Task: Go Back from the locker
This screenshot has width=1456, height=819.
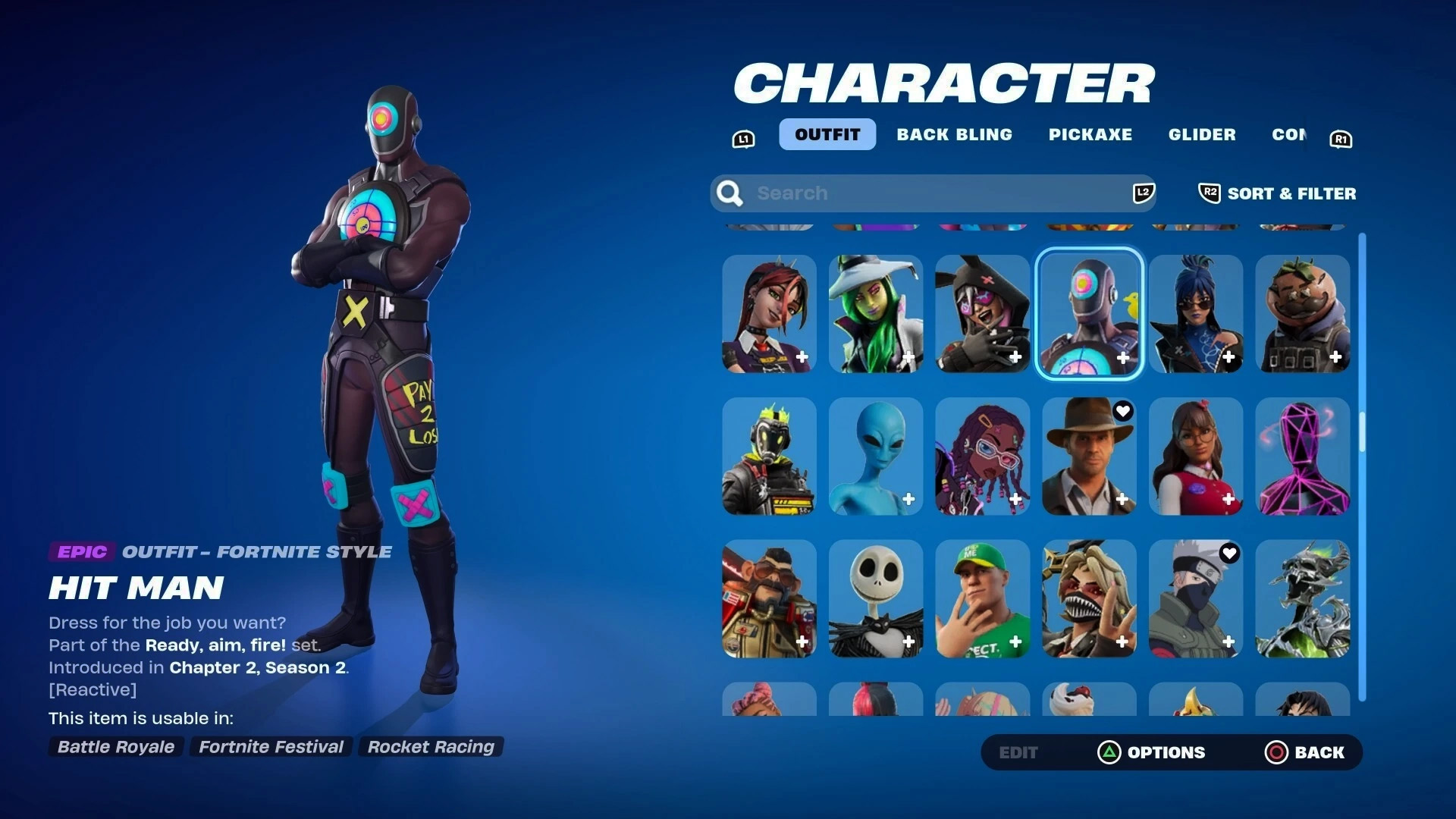Action: (1304, 752)
